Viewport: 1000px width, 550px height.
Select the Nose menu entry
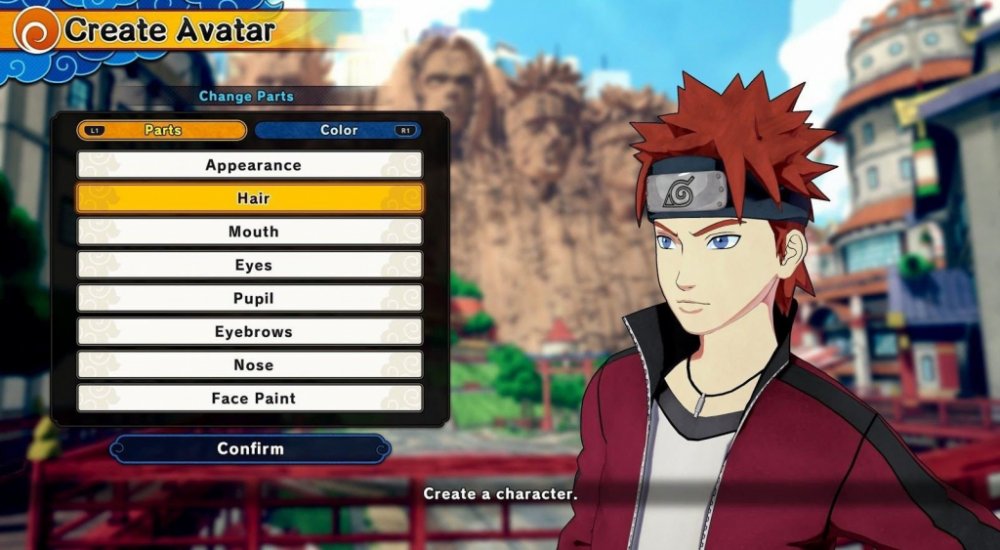click(x=250, y=365)
